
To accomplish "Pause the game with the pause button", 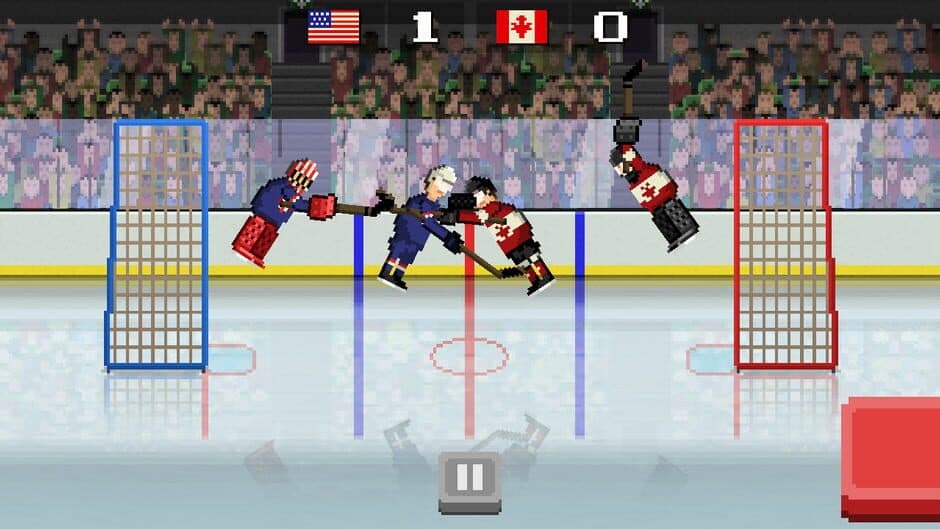I will 470,480.
